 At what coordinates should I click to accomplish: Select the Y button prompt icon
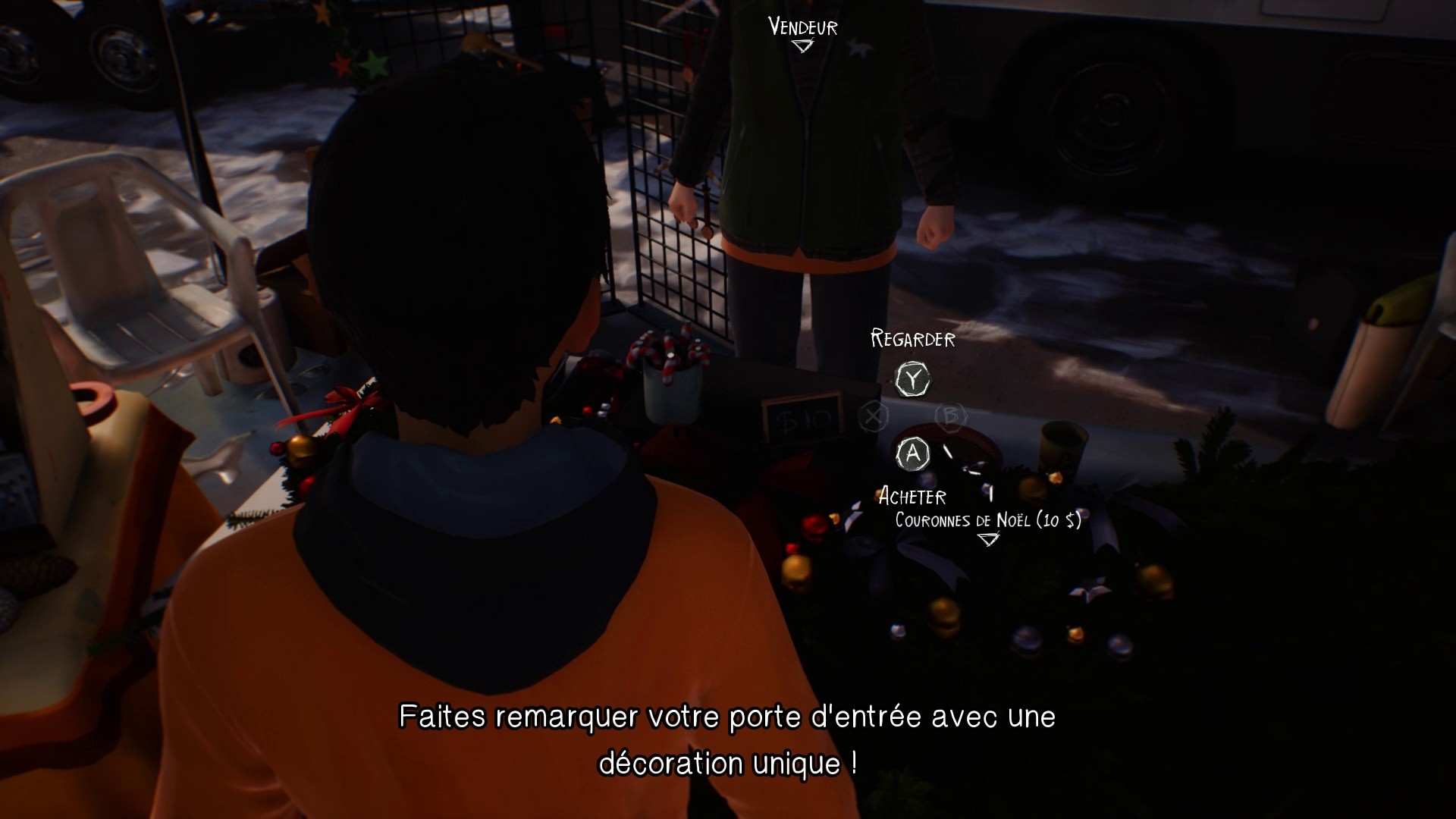(913, 379)
